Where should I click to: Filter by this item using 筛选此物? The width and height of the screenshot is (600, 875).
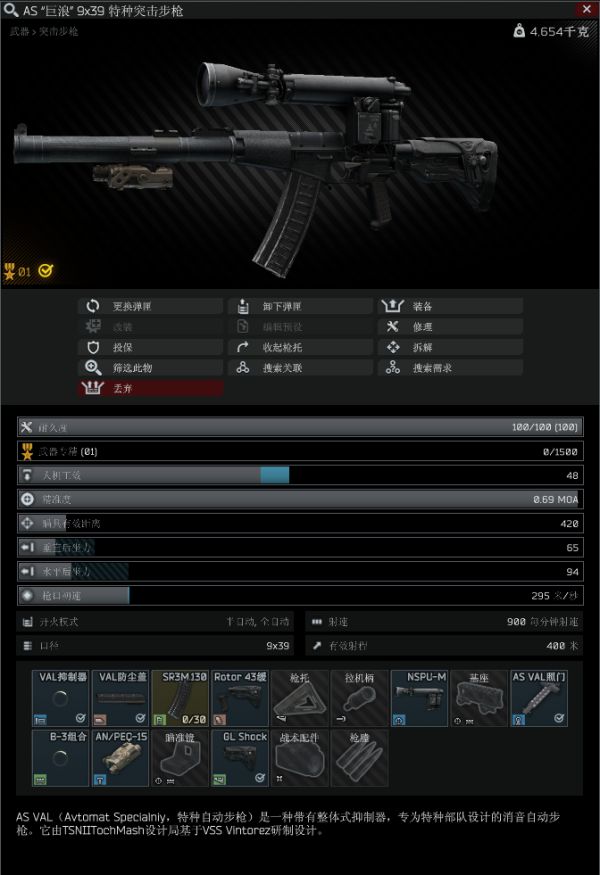[x=150, y=368]
